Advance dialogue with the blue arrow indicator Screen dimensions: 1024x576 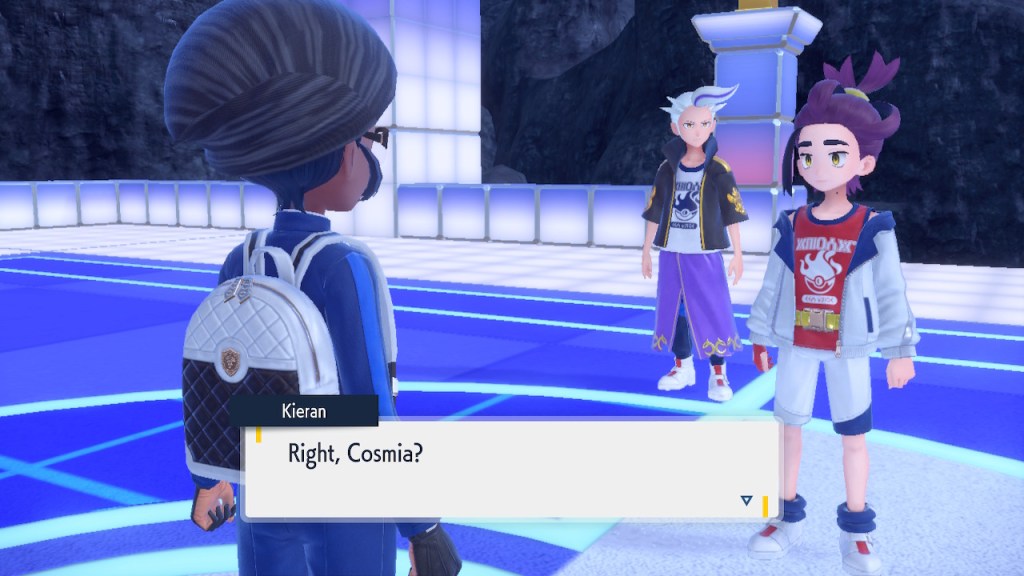tap(746, 500)
